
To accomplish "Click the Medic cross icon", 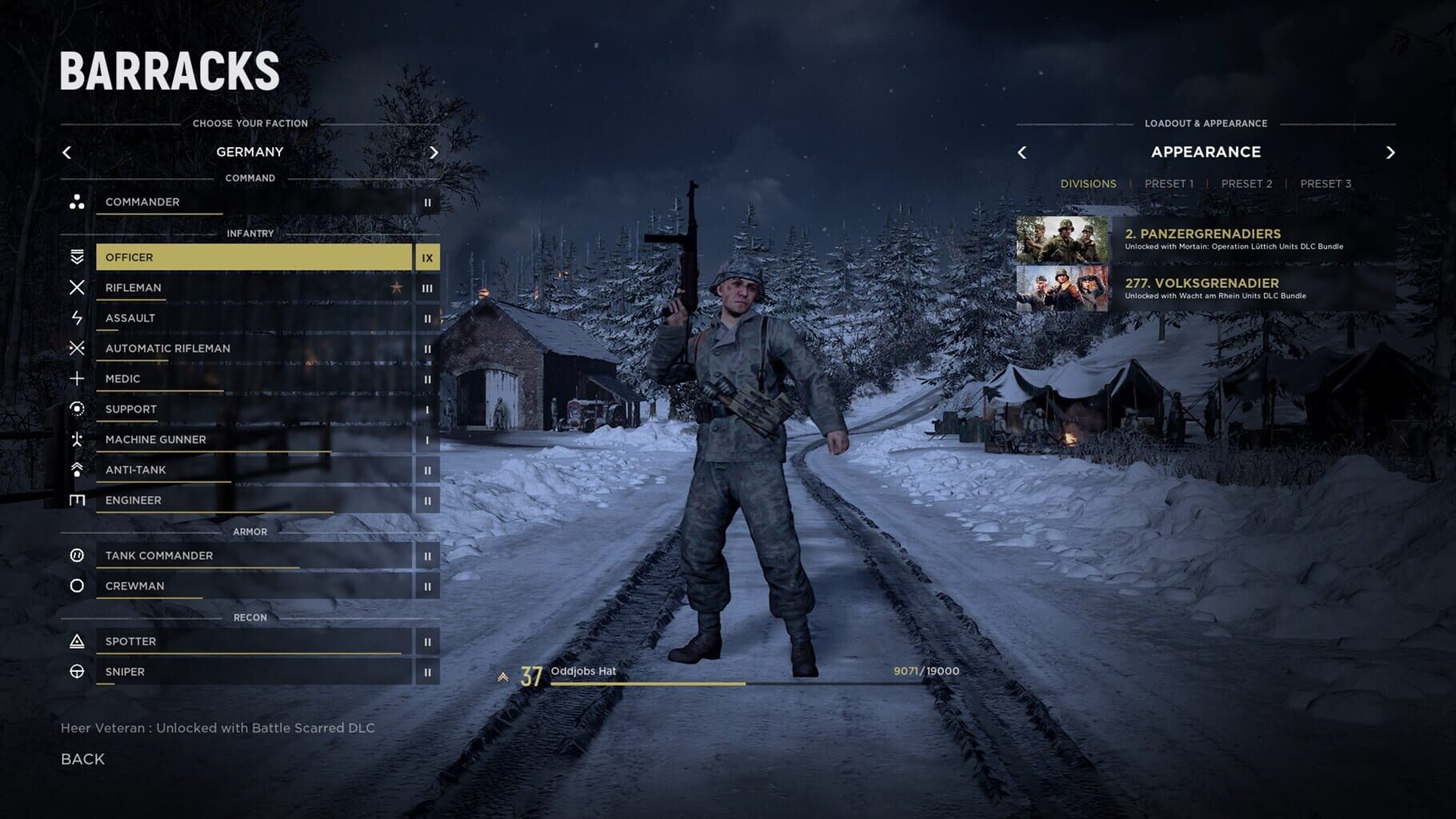I will (x=78, y=378).
